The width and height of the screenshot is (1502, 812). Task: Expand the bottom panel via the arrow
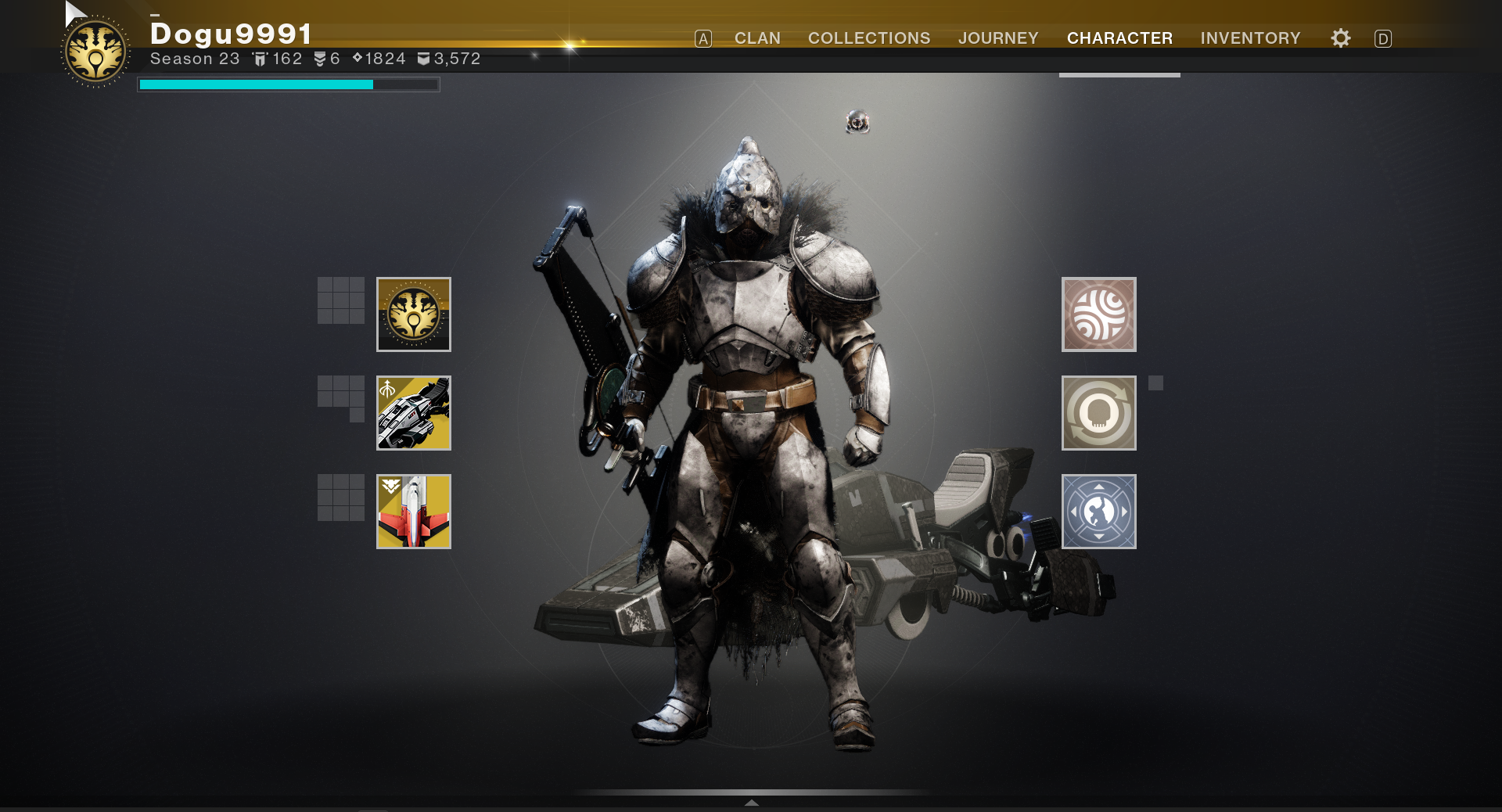[x=751, y=803]
